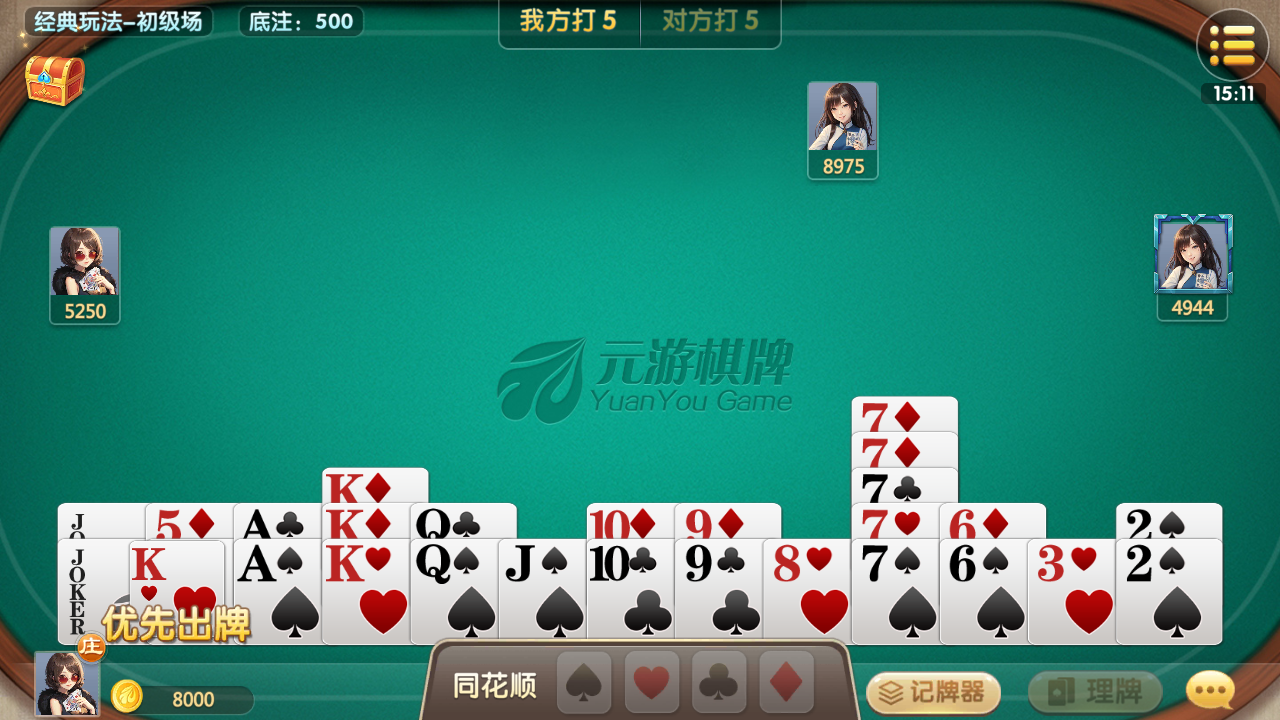Click the 底注 500 indicator

click(300, 20)
